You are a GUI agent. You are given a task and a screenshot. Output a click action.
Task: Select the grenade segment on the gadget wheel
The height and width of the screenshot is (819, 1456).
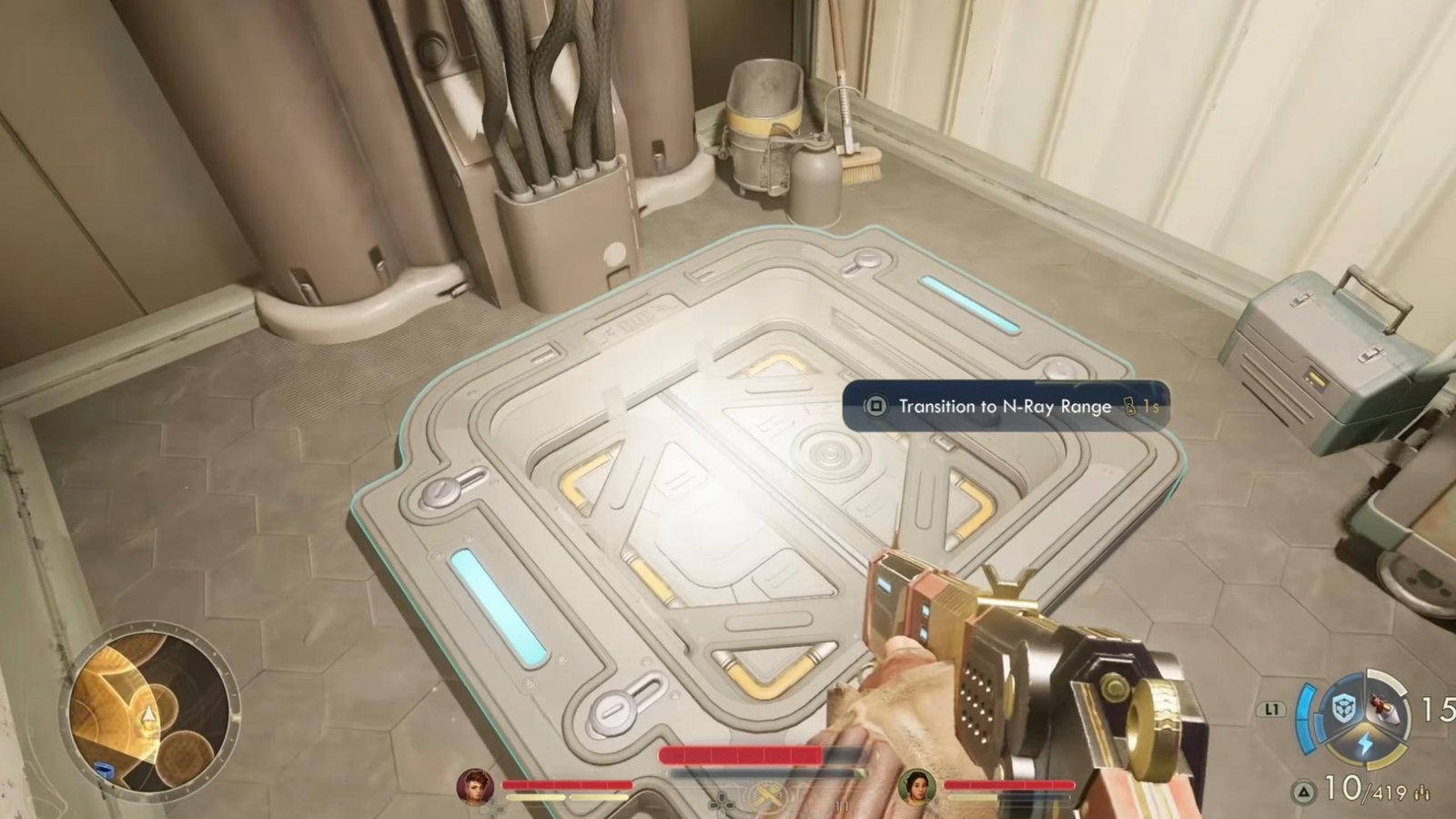(1383, 710)
